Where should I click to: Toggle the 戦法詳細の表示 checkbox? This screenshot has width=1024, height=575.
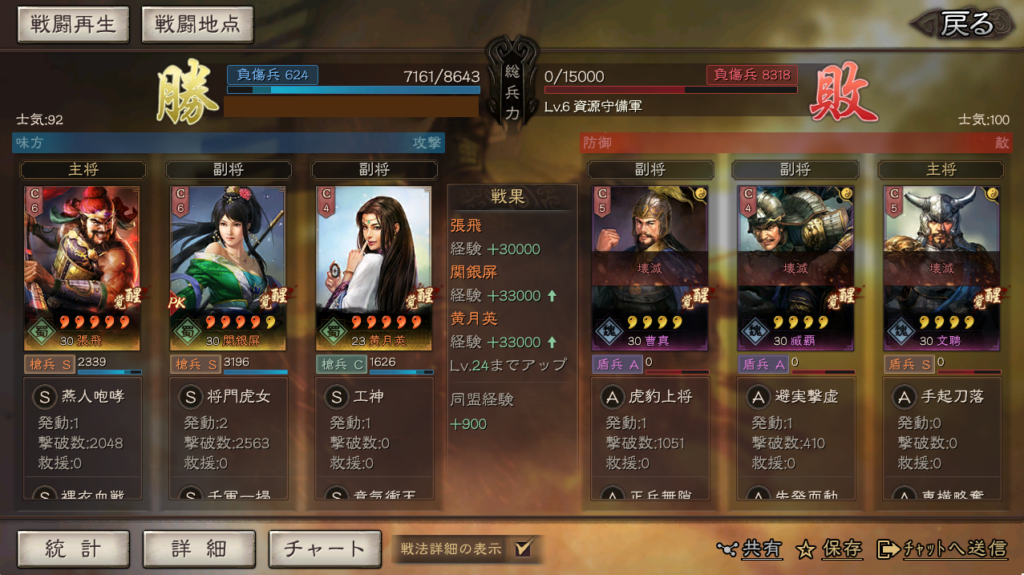point(522,548)
